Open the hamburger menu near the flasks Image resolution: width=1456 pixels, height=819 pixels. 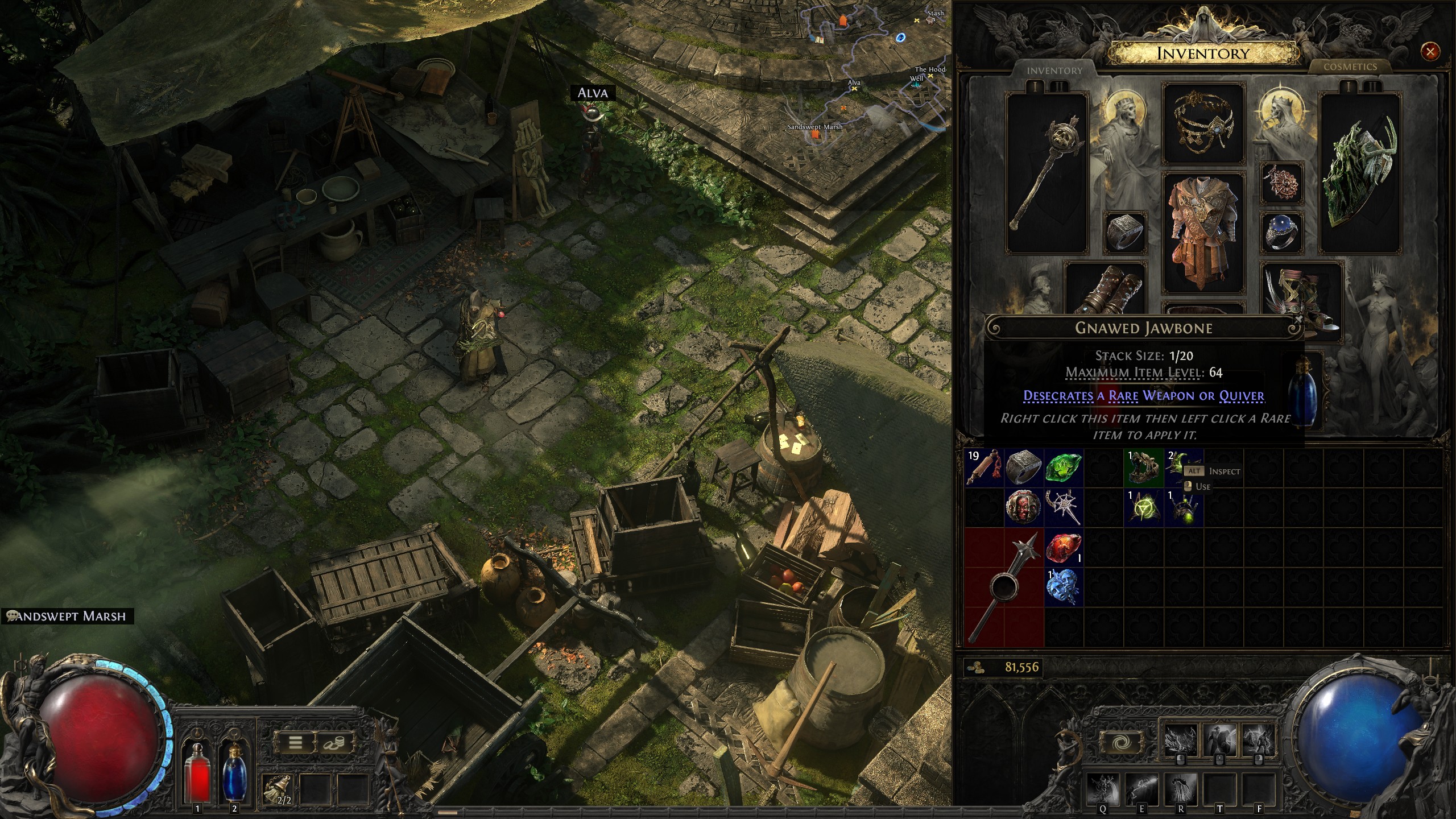(296, 742)
